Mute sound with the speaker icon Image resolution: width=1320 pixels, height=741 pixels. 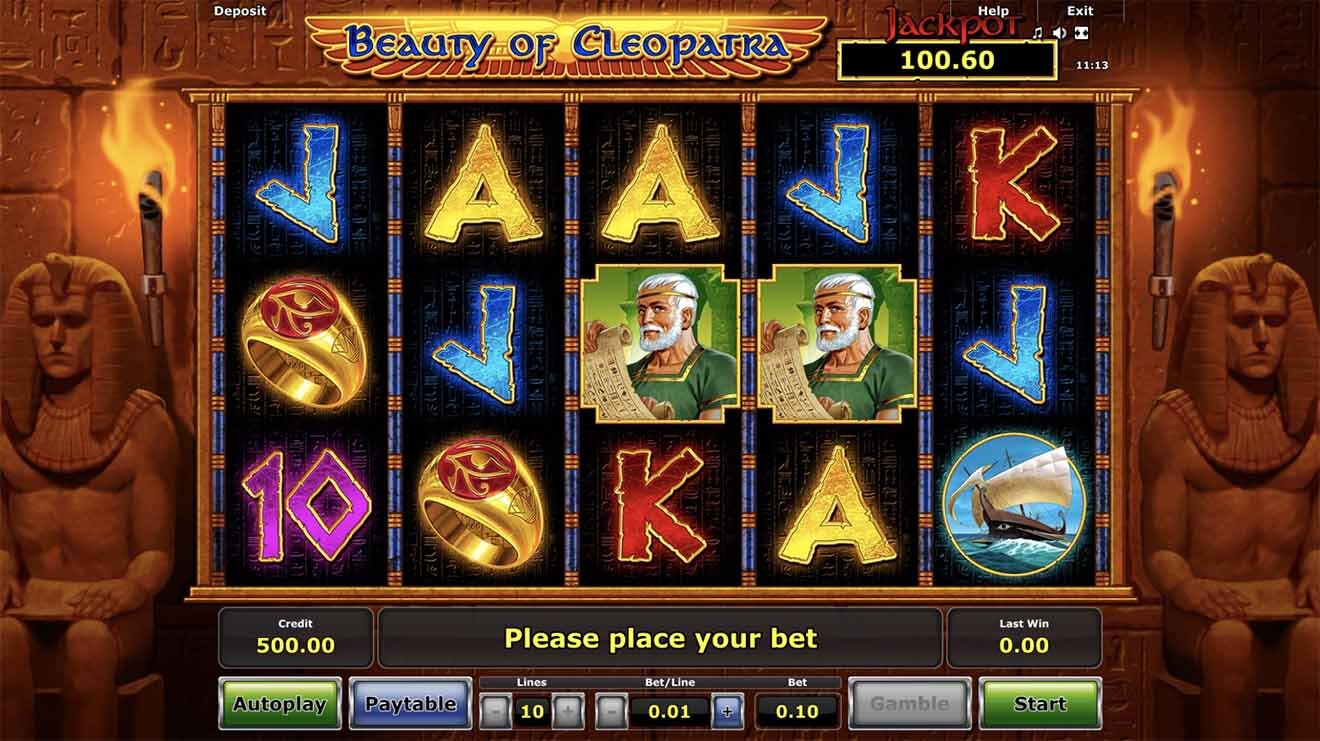point(1059,33)
